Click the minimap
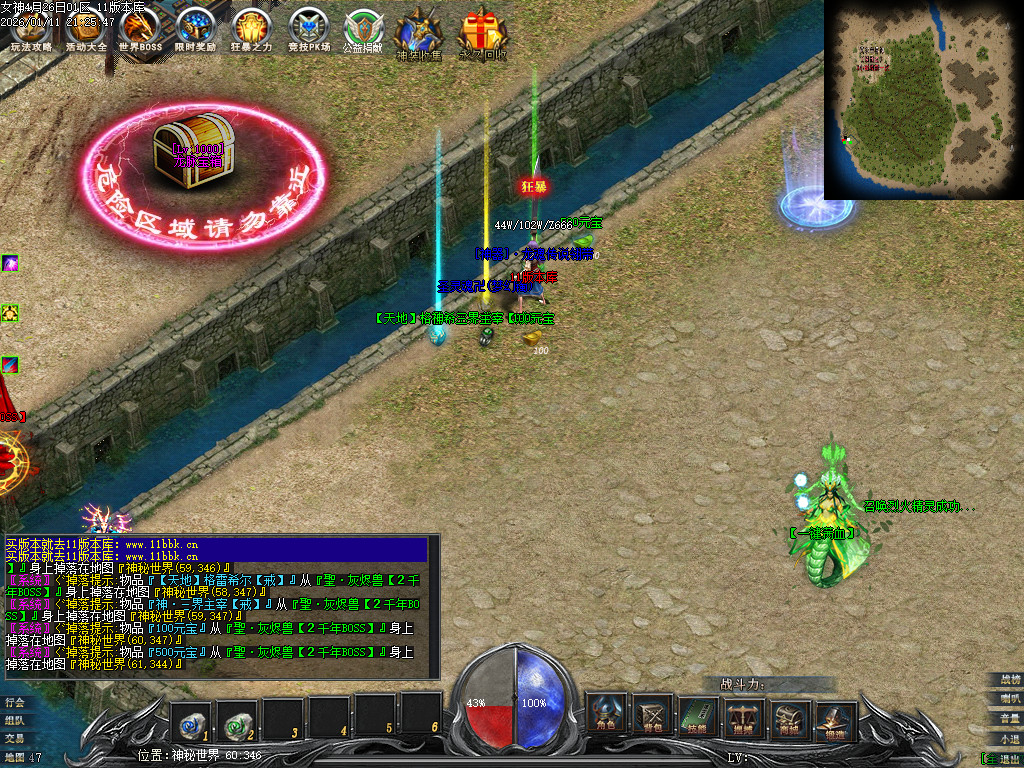 point(923,99)
